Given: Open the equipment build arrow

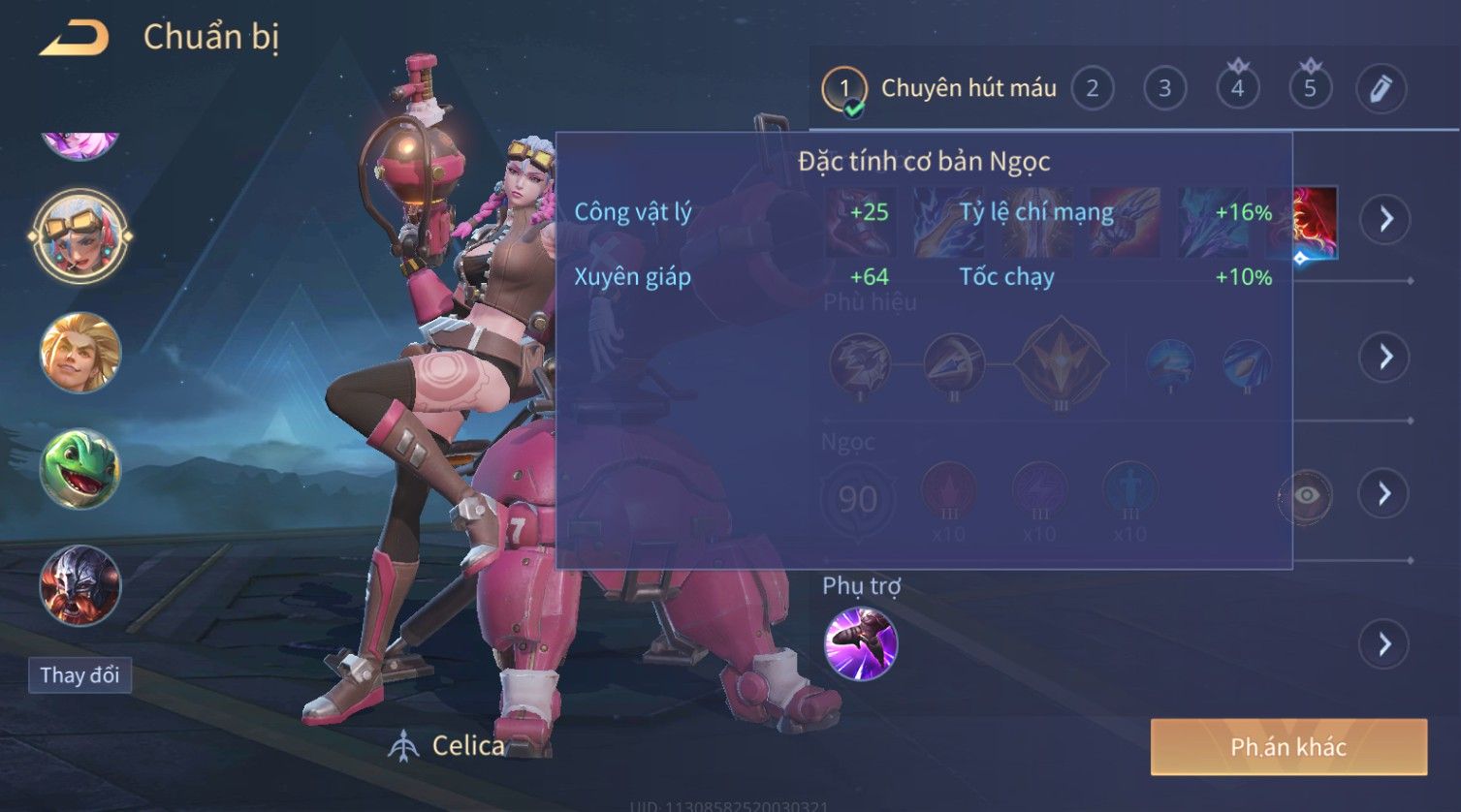Looking at the screenshot, I should pyautogui.click(x=1384, y=219).
